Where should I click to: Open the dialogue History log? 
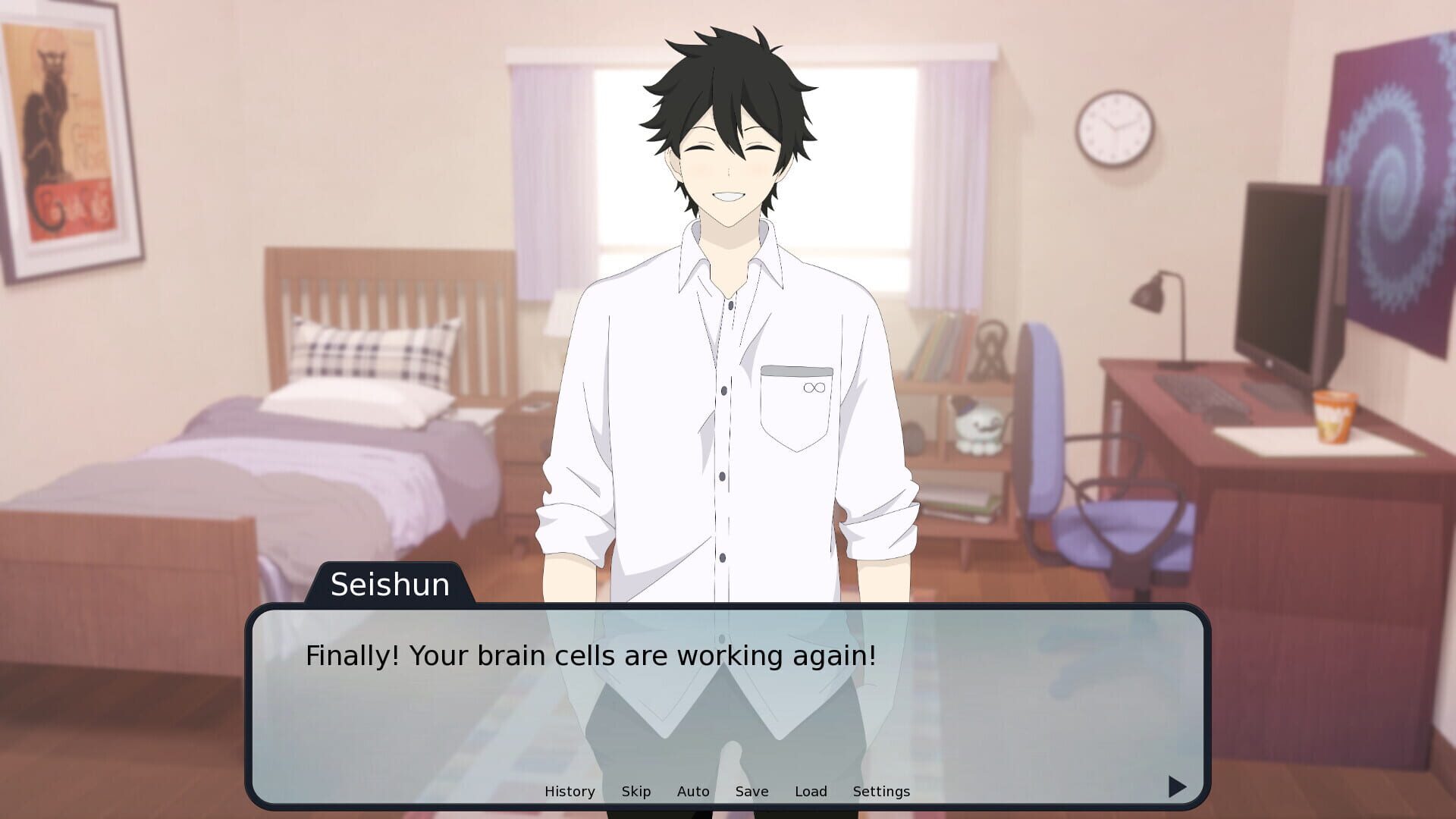570,791
